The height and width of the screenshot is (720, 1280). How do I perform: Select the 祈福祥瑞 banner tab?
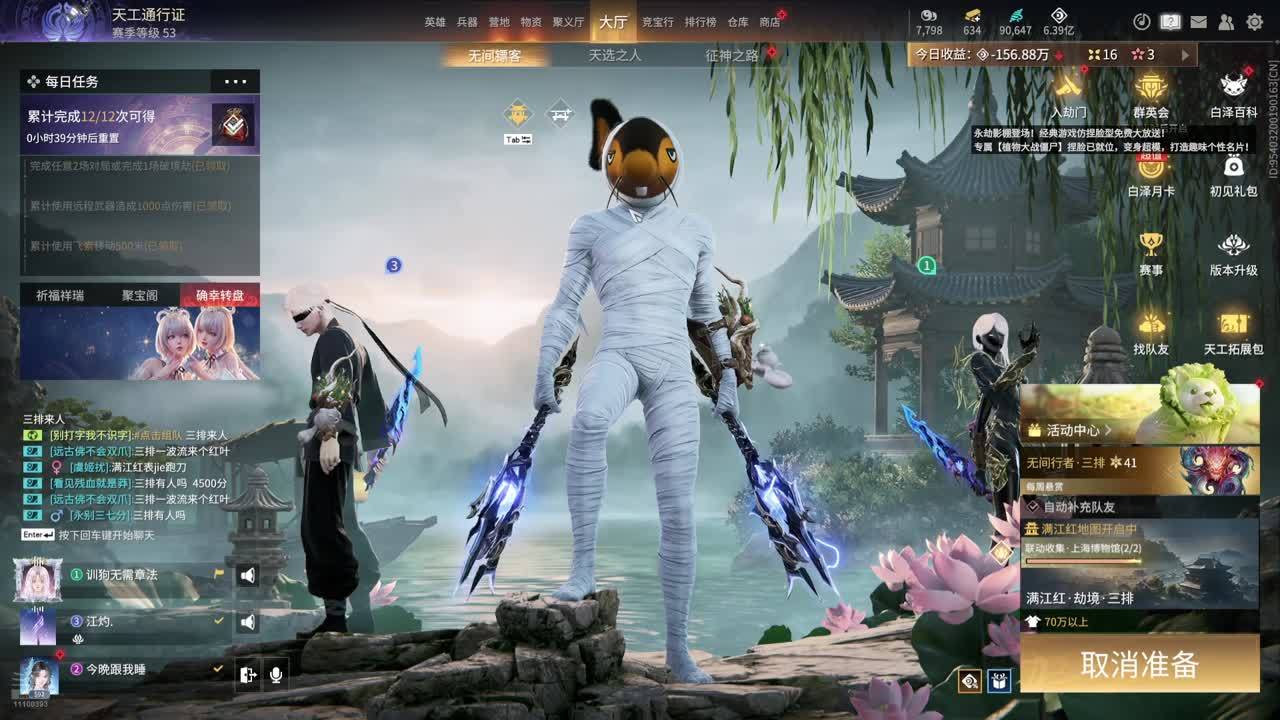[x=60, y=295]
